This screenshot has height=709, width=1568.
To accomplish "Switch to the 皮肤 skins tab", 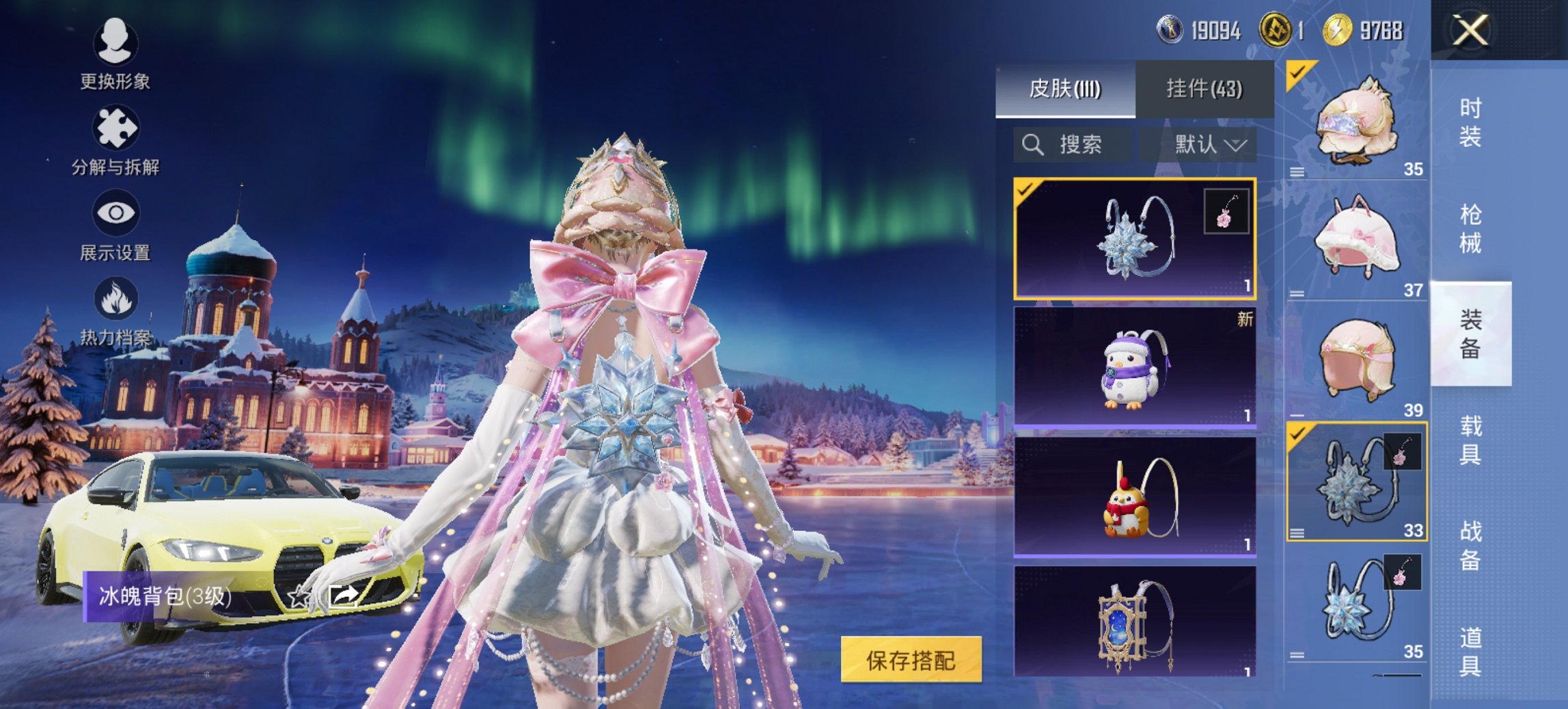I will (x=1064, y=89).
